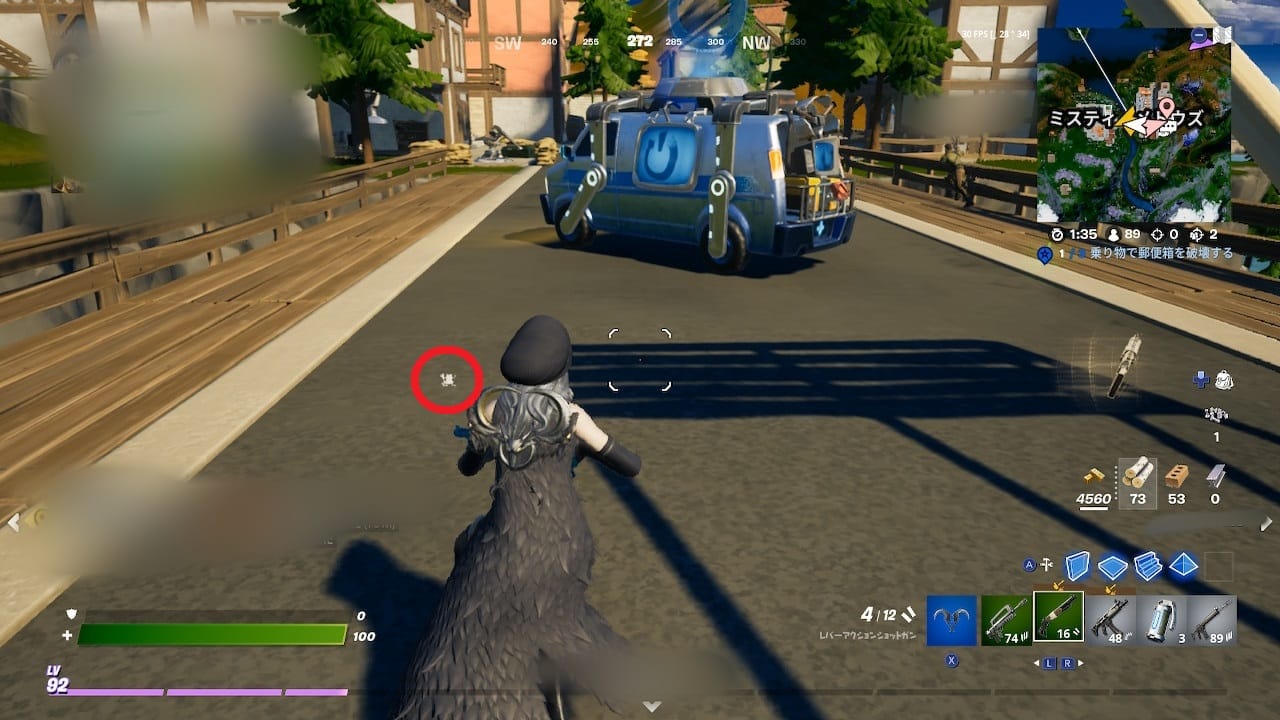This screenshot has width=1280, height=720.
Task: Equip the rifle with 89 ammo
Action: pos(1212,620)
